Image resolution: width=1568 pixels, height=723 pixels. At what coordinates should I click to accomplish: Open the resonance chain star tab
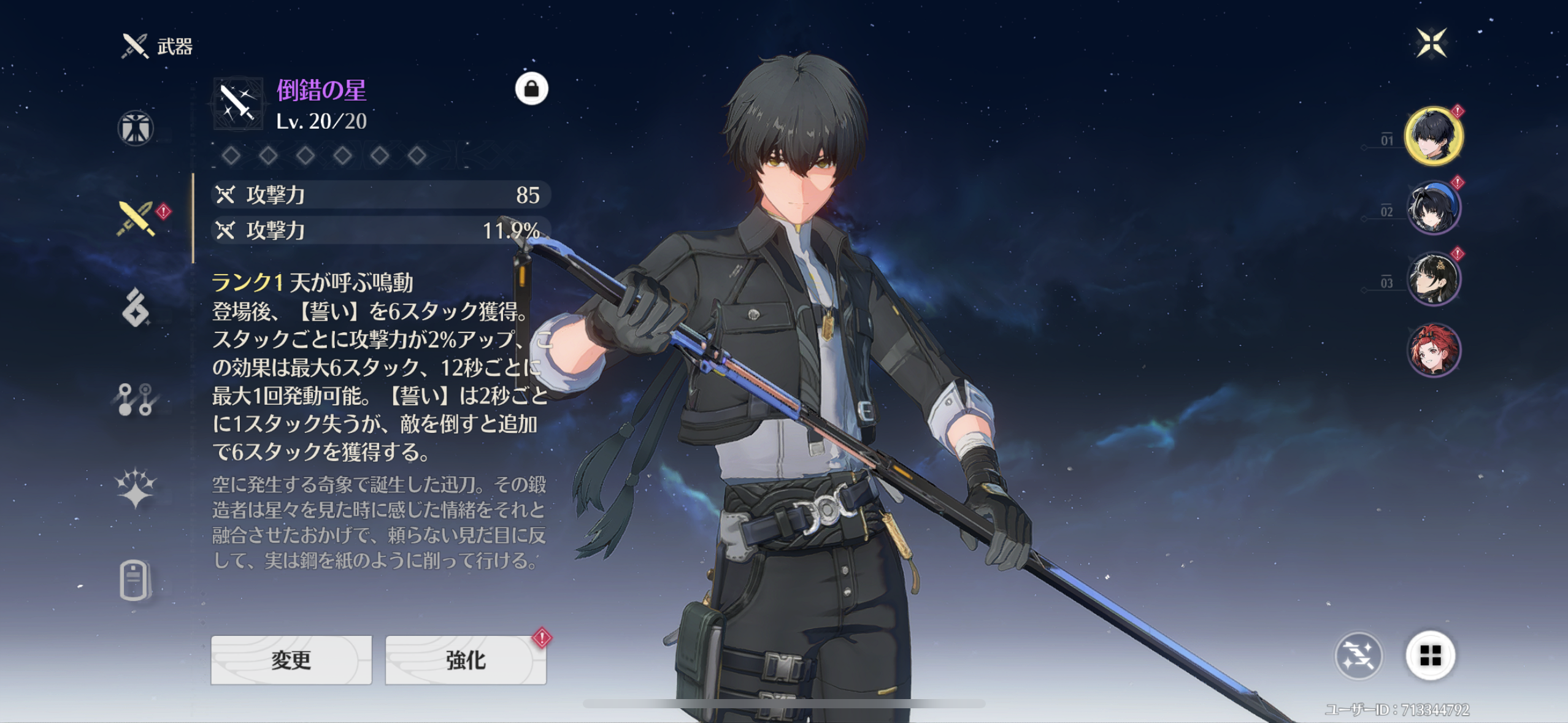point(136,489)
